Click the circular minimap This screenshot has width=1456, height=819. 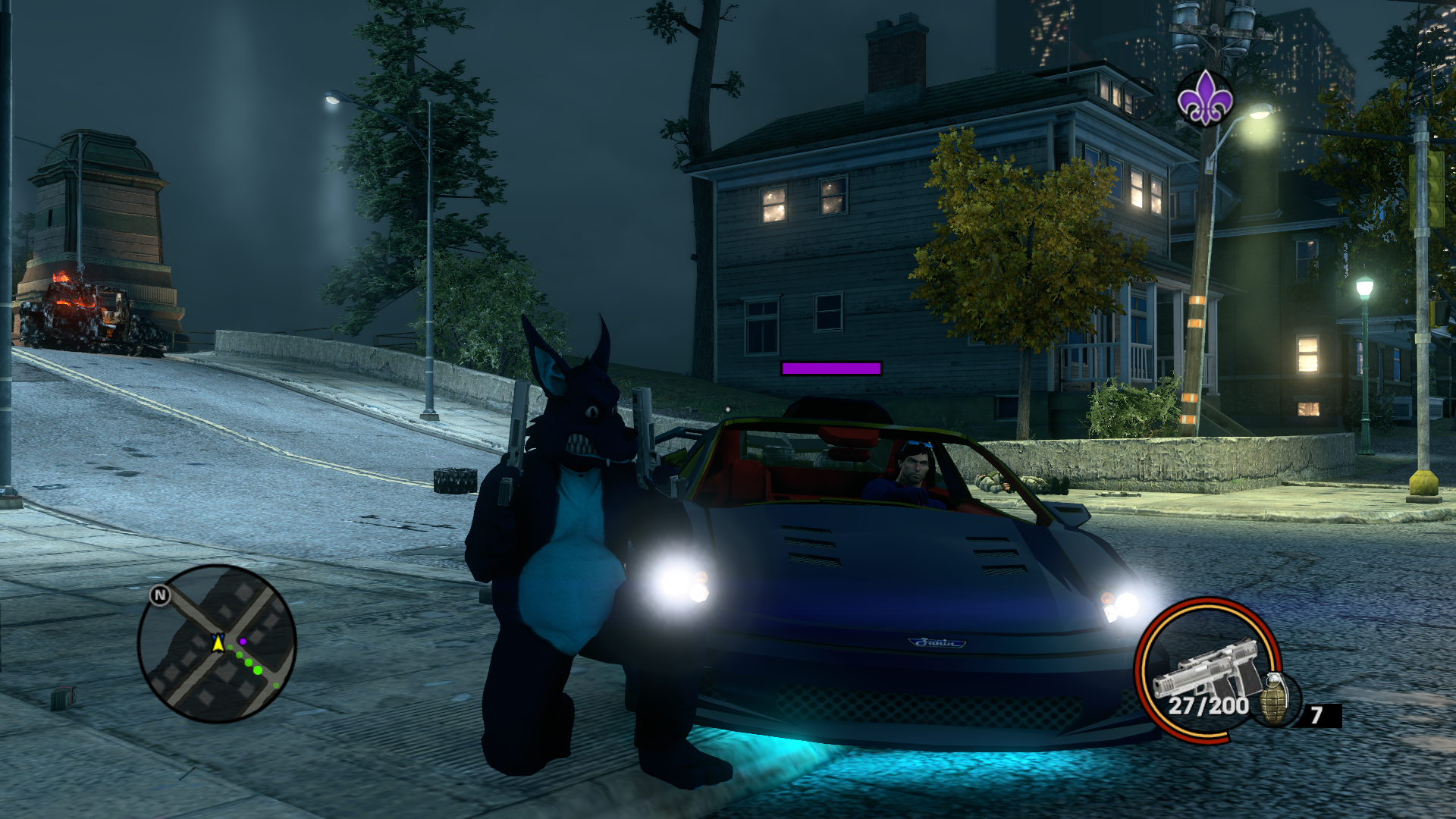[x=217, y=644]
